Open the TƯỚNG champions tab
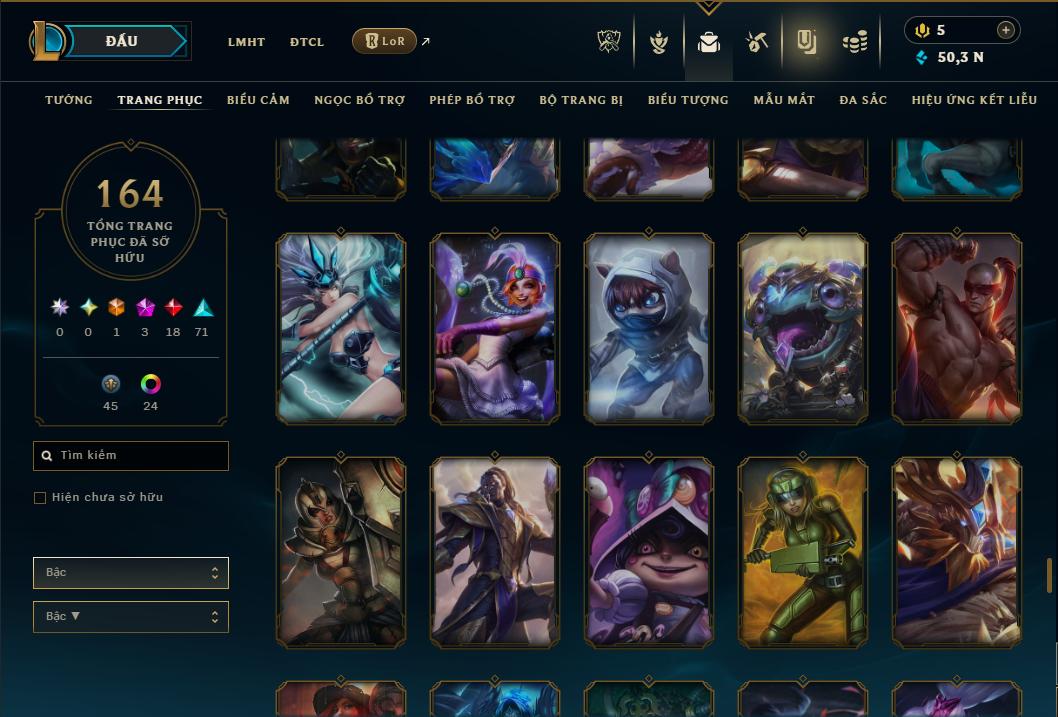Viewport: 1058px width, 717px height. coord(69,100)
